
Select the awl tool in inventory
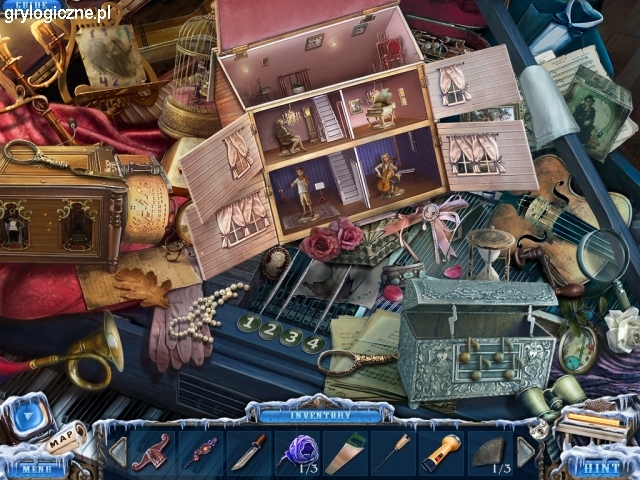pyautogui.click(x=392, y=452)
